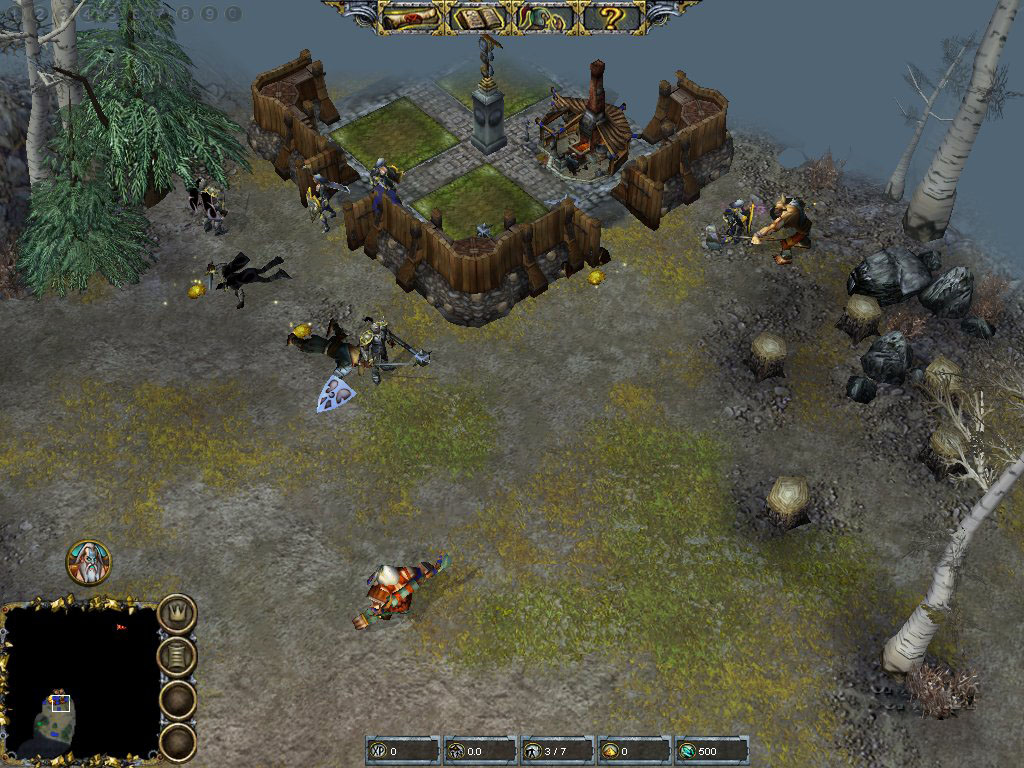This screenshot has height=768, width=1024.
Task: Open the scroll map button in top bar
Action: [x=410, y=17]
